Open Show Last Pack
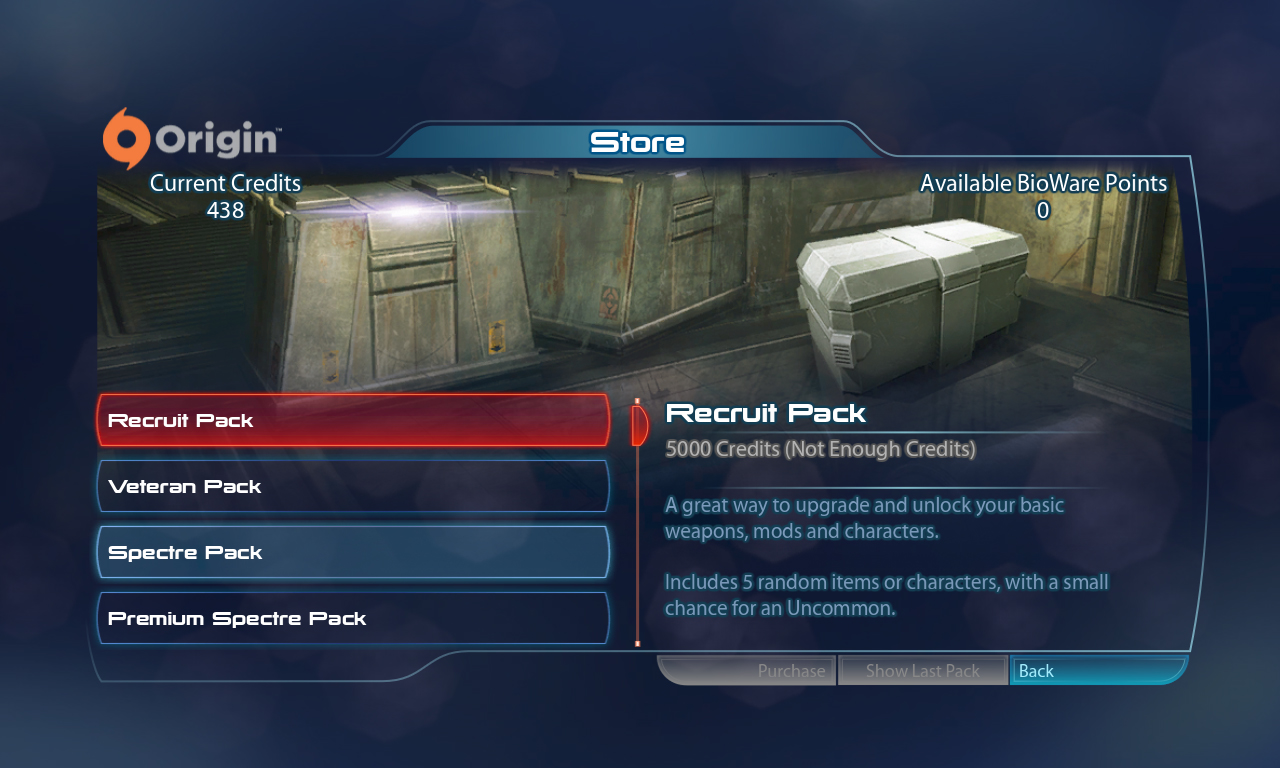 tap(922, 670)
